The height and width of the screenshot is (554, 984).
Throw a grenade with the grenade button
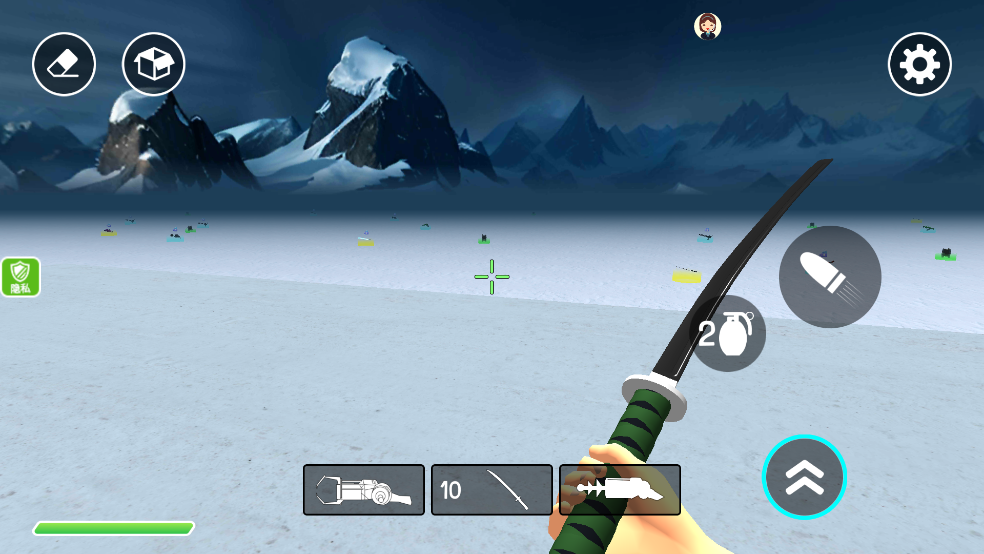pos(729,334)
